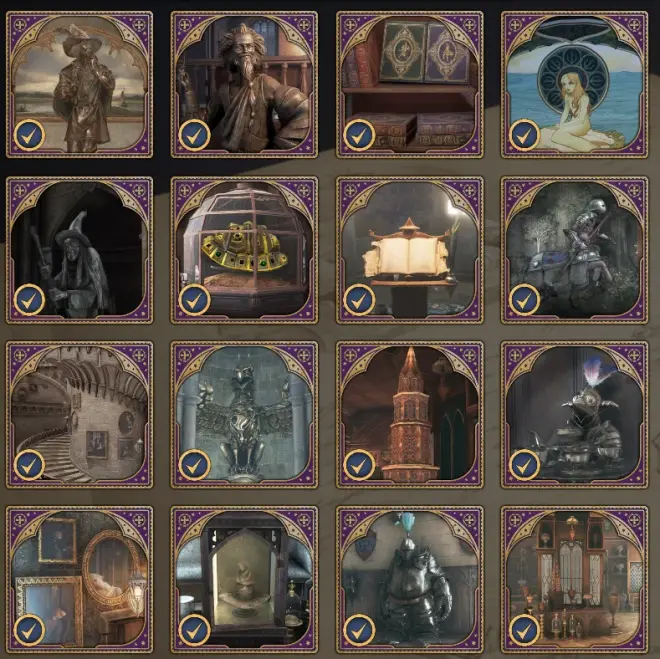The height and width of the screenshot is (659, 660).
Task: Choose the mounted knight armor card
Action: click(574, 250)
